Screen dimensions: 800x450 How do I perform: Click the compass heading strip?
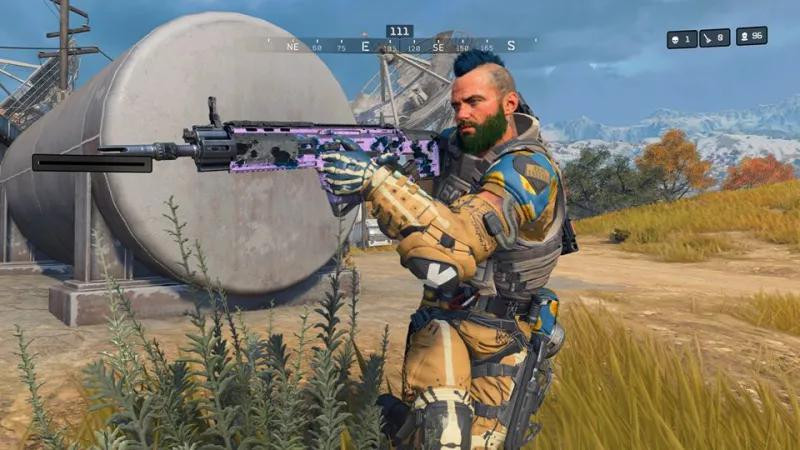400,46
